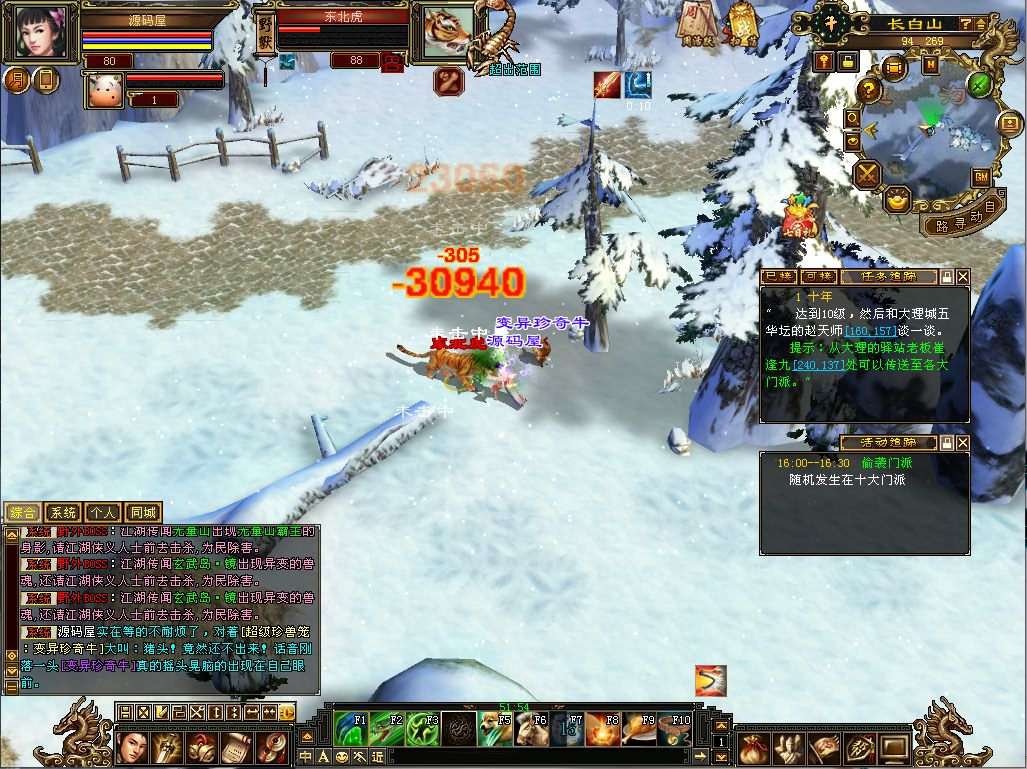Screen dimensions: 1027x769
Task: Open the cow pet portrait
Action: pos(103,90)
